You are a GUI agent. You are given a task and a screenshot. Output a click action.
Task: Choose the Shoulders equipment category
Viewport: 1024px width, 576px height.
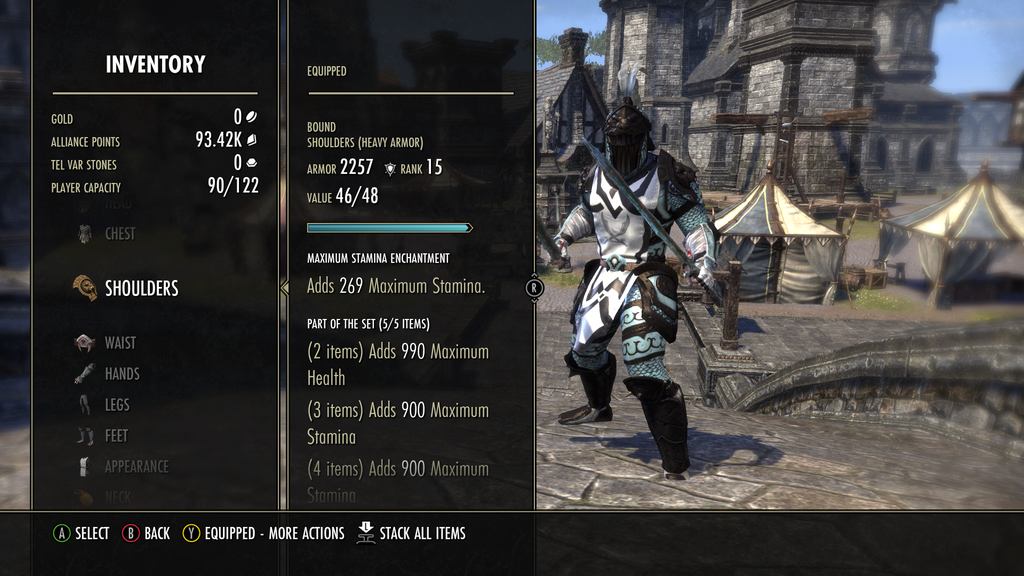click(141, 288)
